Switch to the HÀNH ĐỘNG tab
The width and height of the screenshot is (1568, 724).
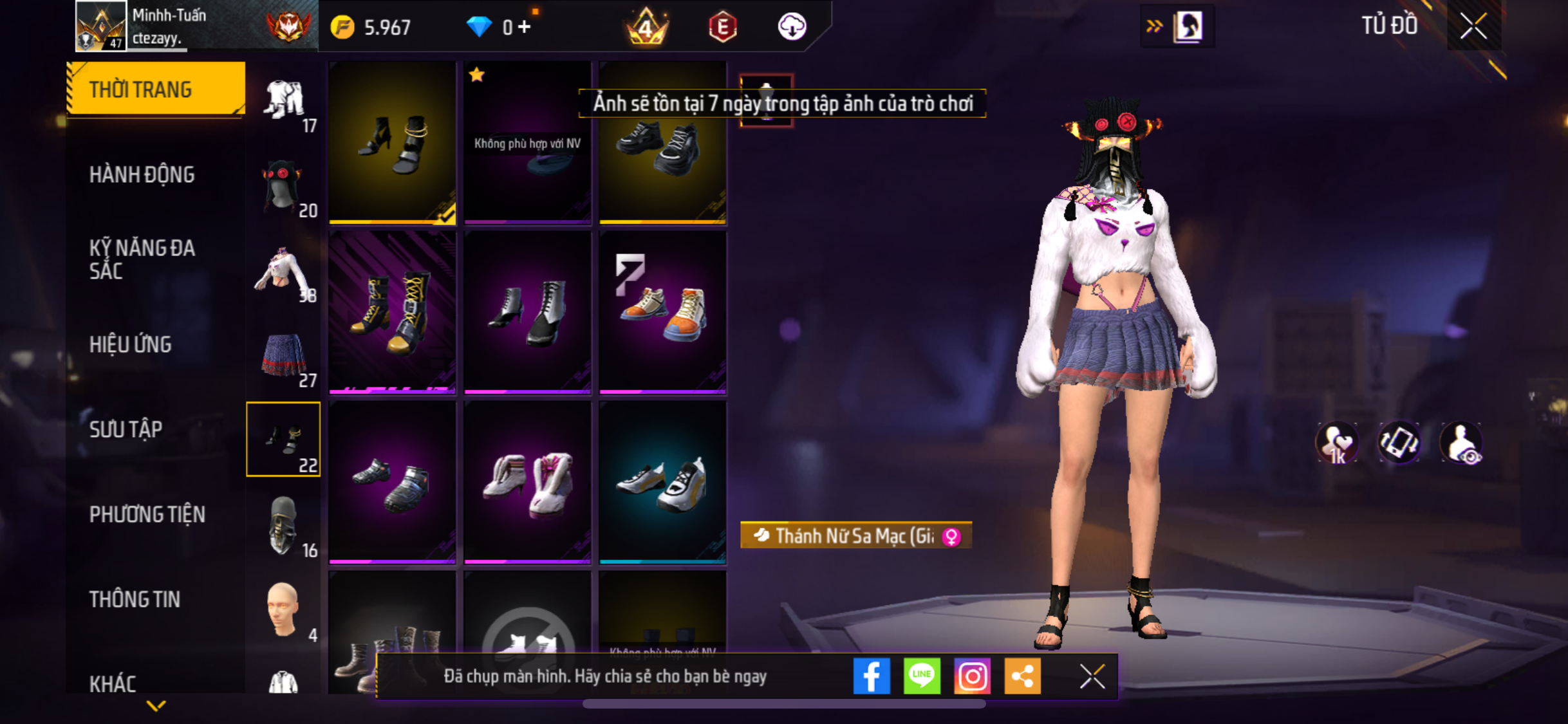pyautogui.click(x=142, y=174)
